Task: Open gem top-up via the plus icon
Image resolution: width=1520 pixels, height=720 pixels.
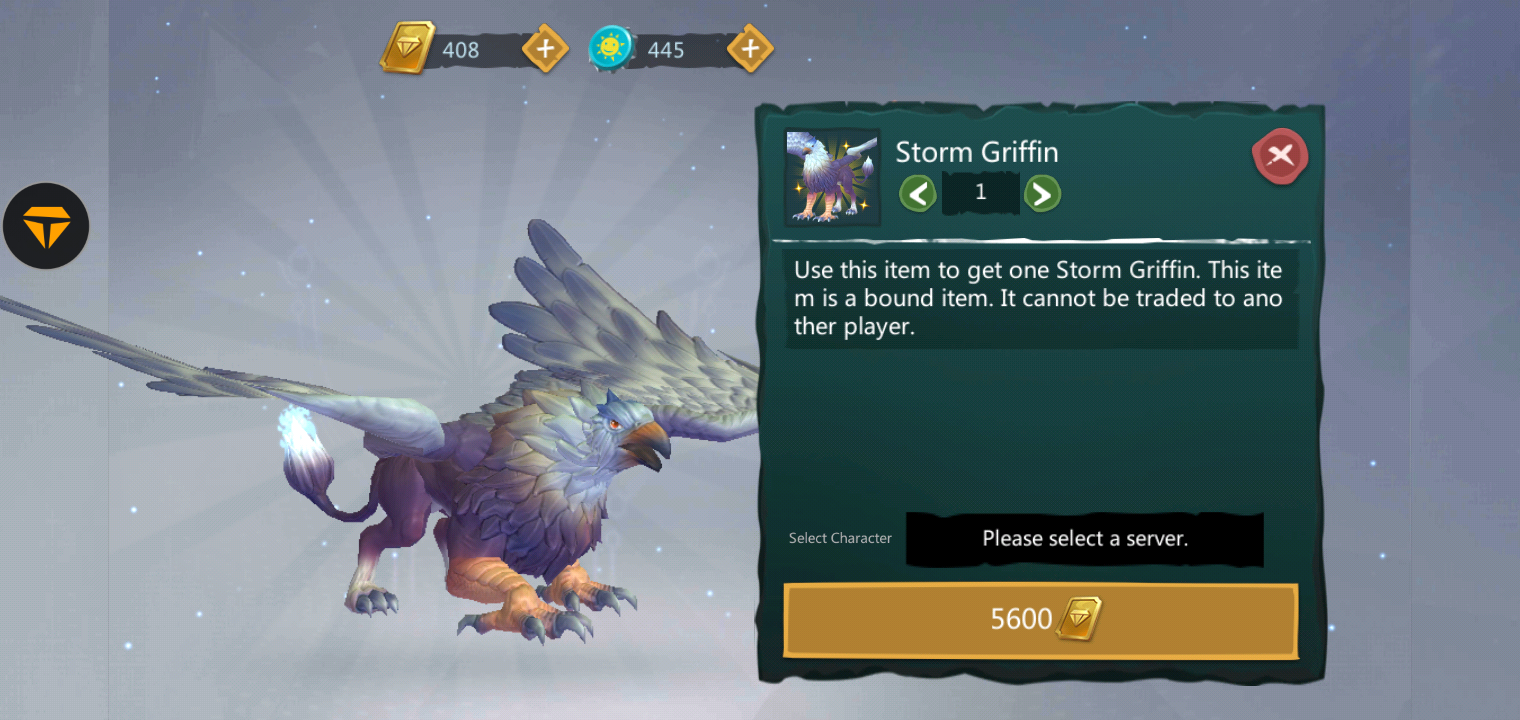Action: click(545, 48)
